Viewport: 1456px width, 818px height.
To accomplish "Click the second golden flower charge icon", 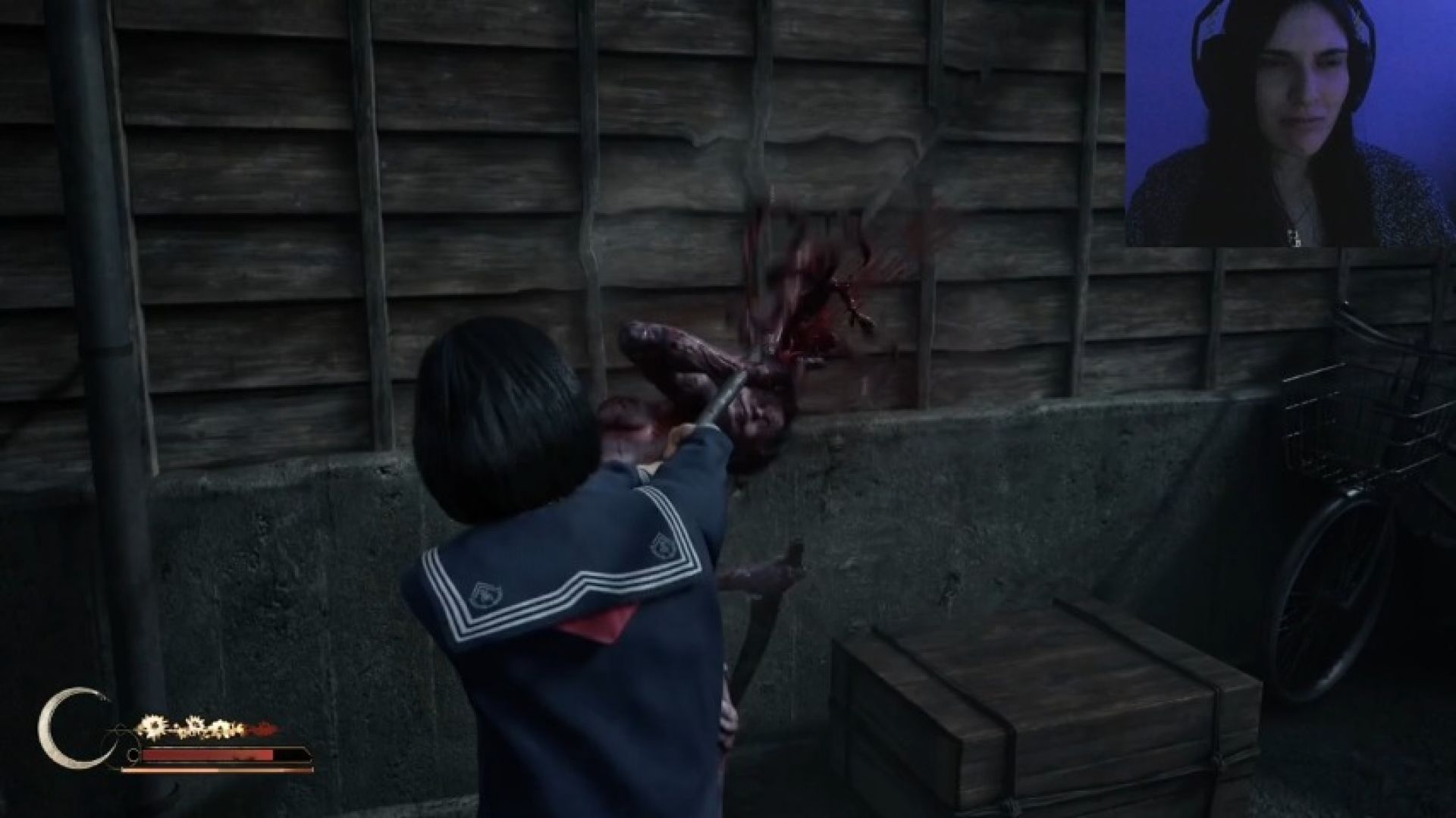I will [196, 726].
